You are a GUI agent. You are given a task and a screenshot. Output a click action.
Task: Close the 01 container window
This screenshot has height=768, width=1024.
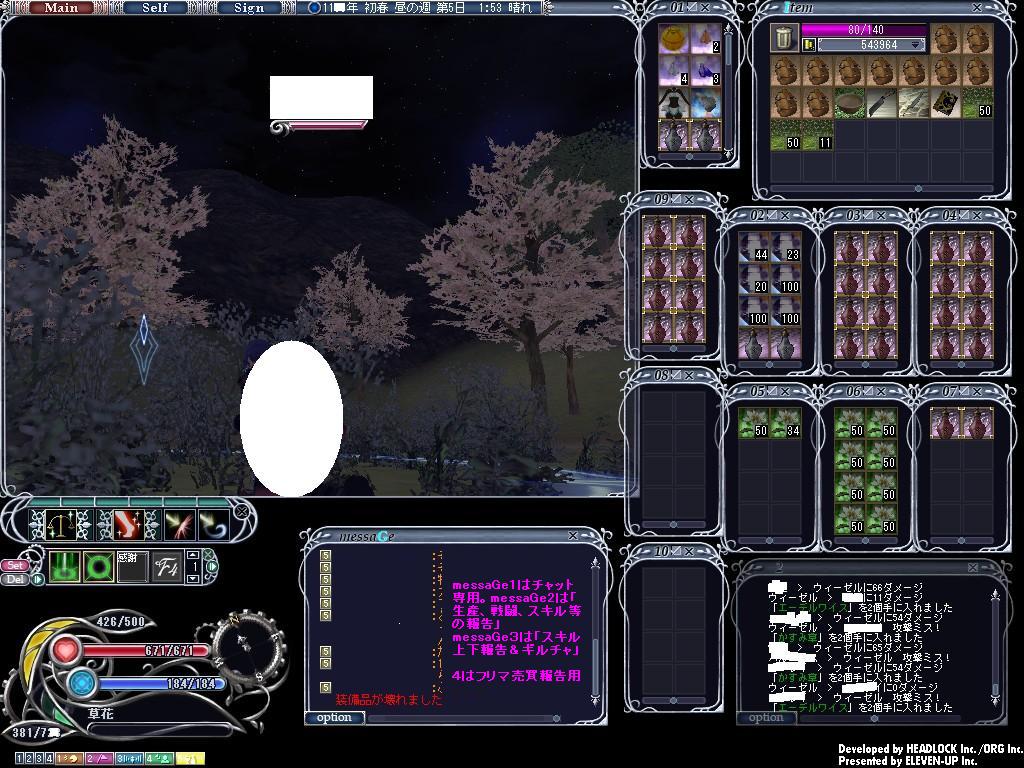[705, 8]
